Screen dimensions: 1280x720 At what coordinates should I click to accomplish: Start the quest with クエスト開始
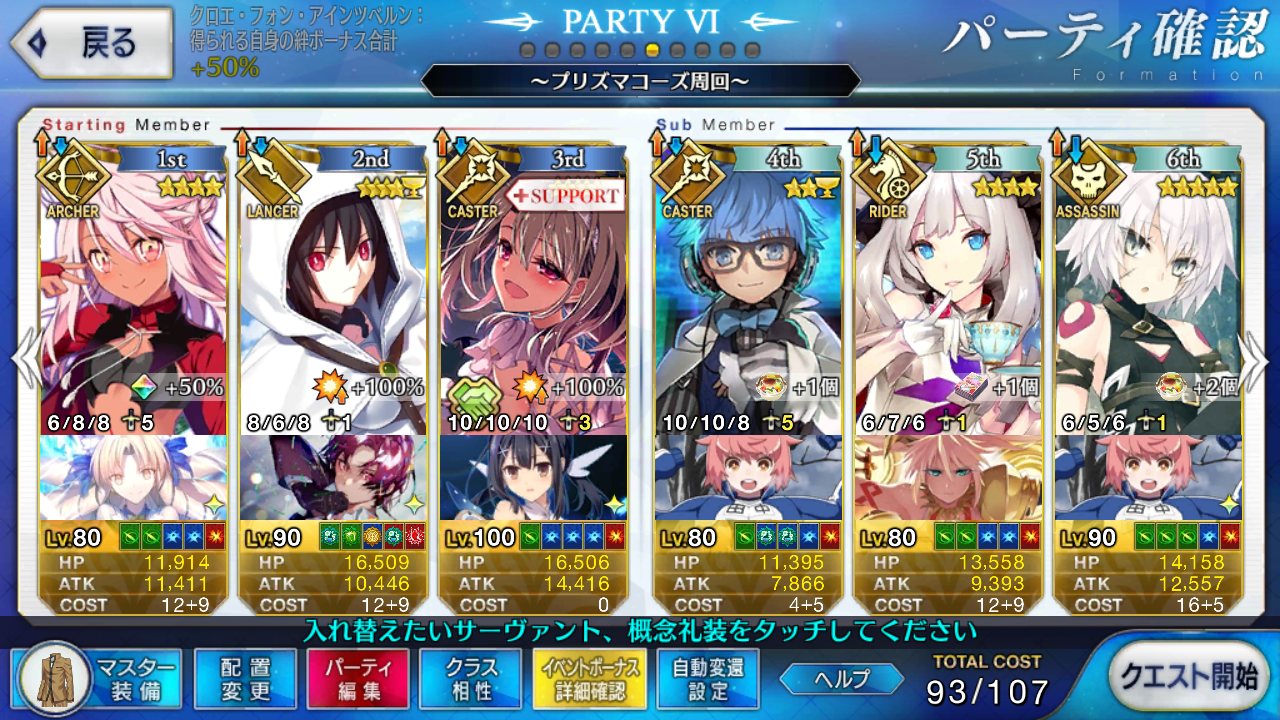click(1187, 677)
